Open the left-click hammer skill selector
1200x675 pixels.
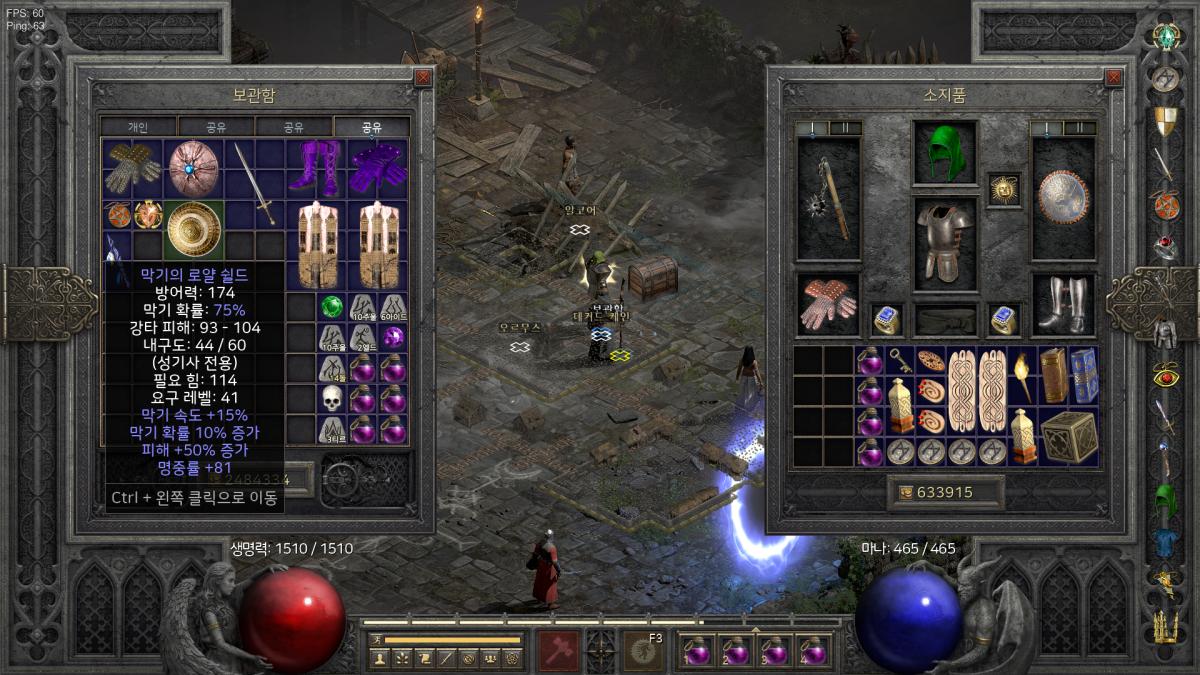coord(557,651)
